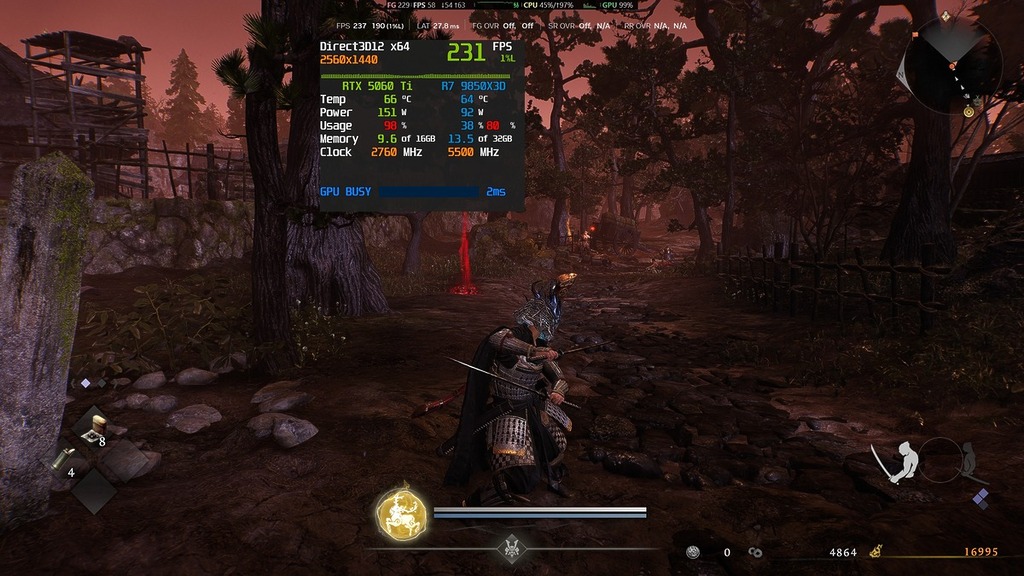Image resolution: width=1024 pixels, height=576 pixels.
Task: Switch to the greyed ninja style icon
Action: coord(966,460)
